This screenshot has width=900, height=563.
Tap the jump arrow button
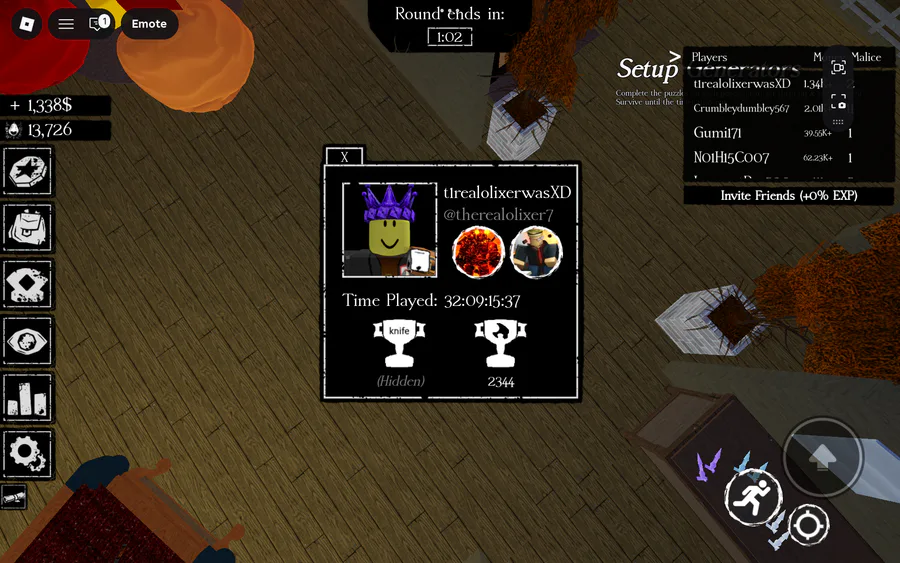point(823,457)
